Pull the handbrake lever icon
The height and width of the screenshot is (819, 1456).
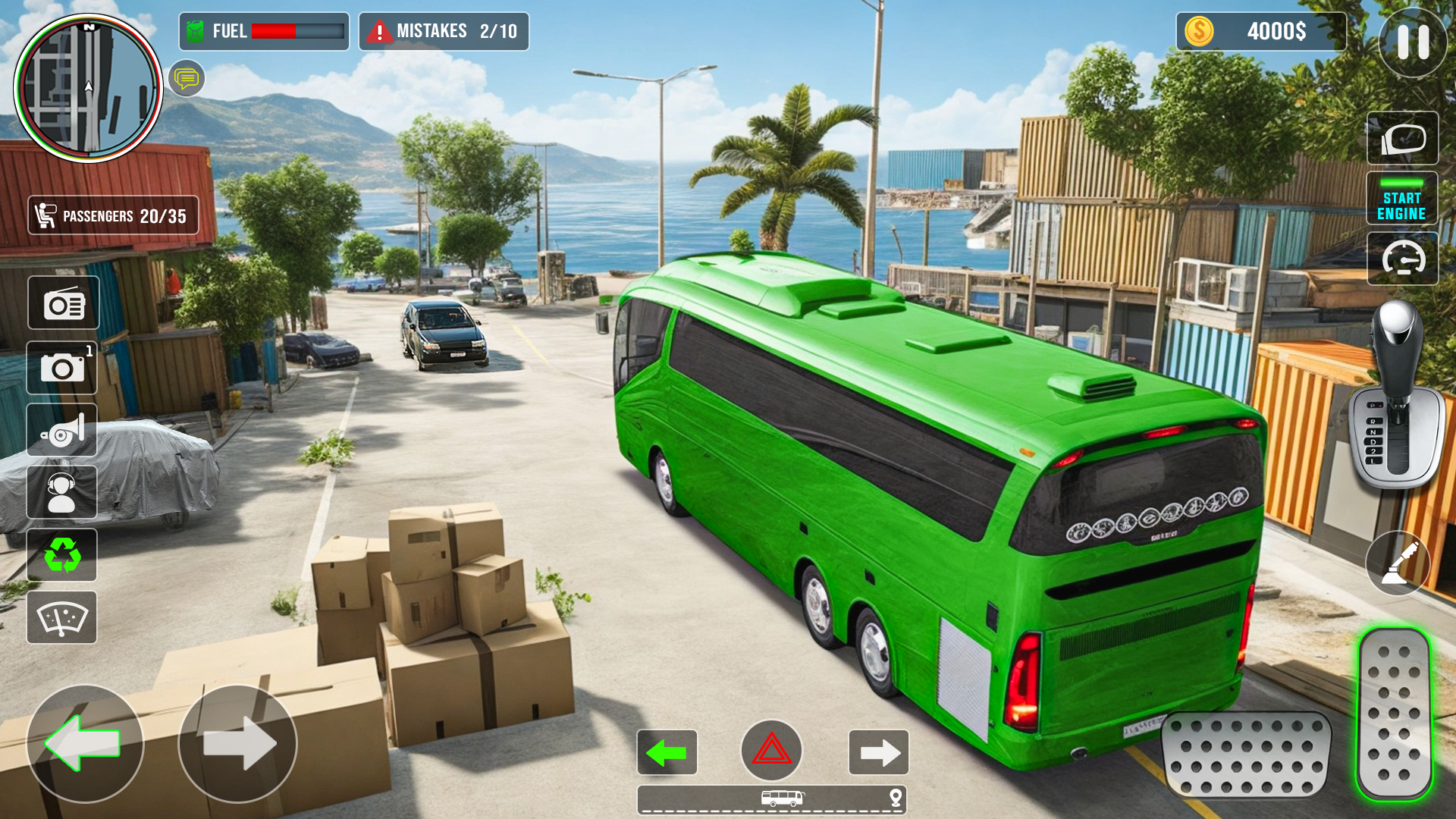1398,563
